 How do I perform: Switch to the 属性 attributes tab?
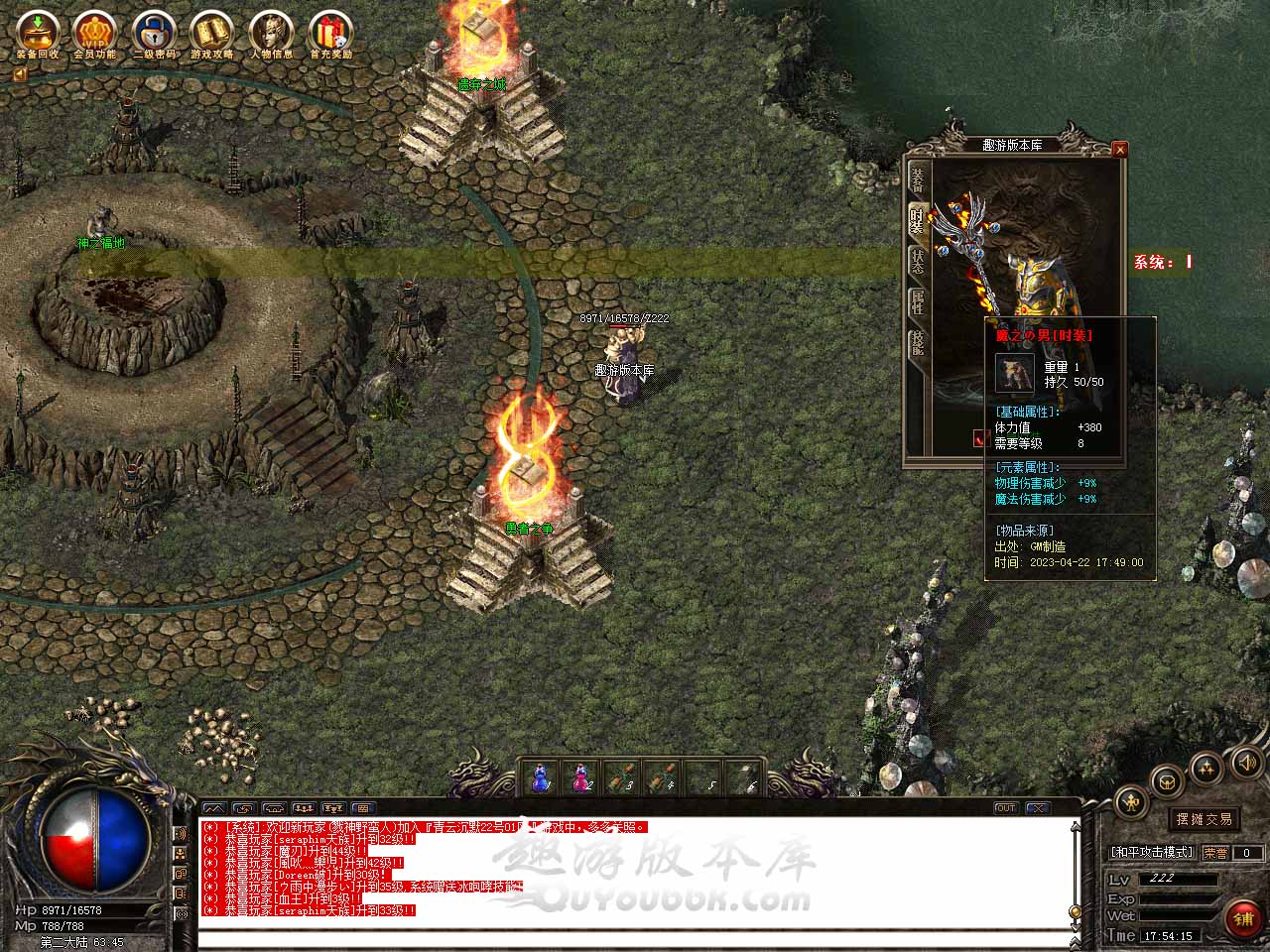pos(917,302)
